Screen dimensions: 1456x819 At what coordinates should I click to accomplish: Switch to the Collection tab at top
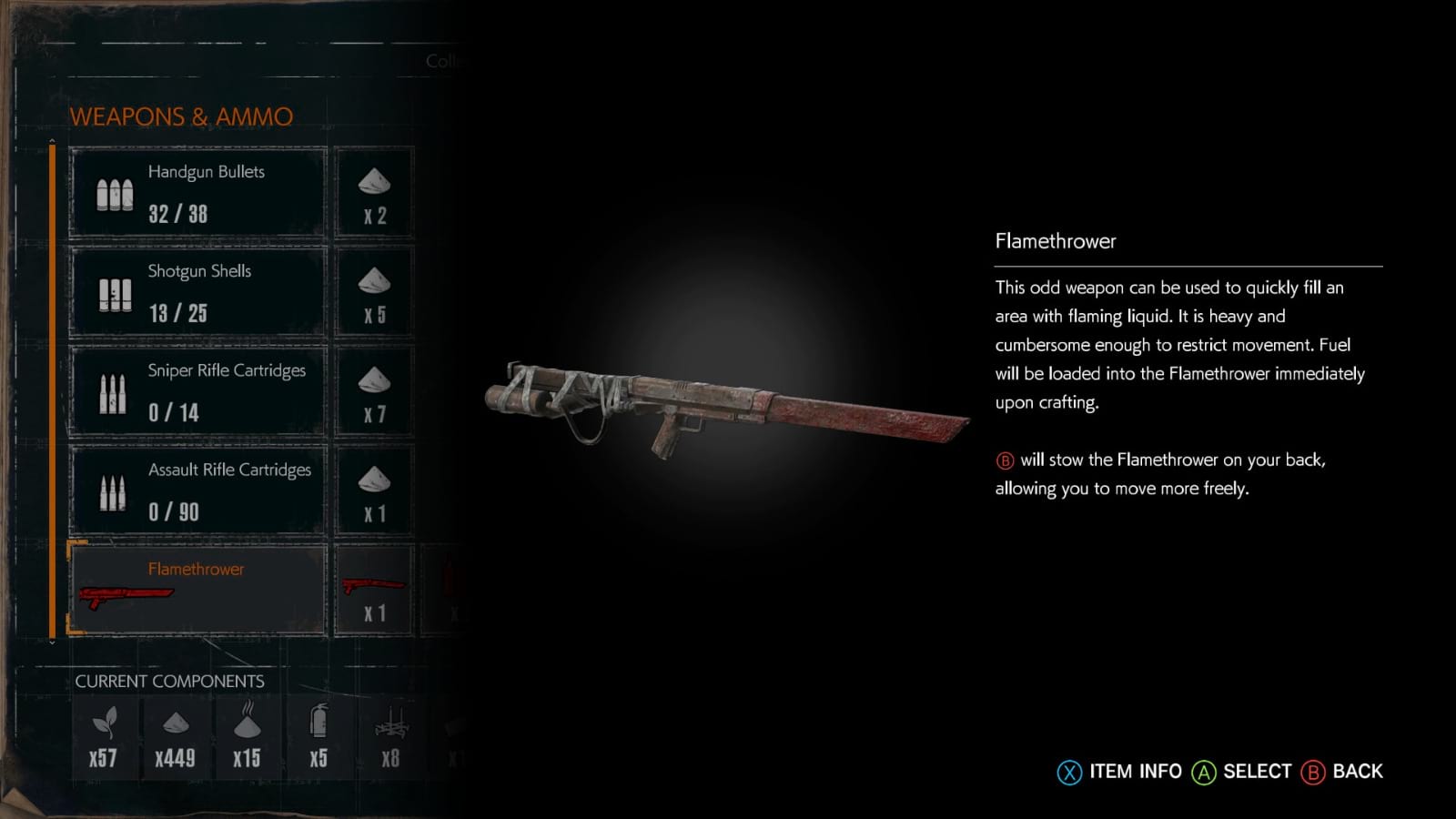445,60
